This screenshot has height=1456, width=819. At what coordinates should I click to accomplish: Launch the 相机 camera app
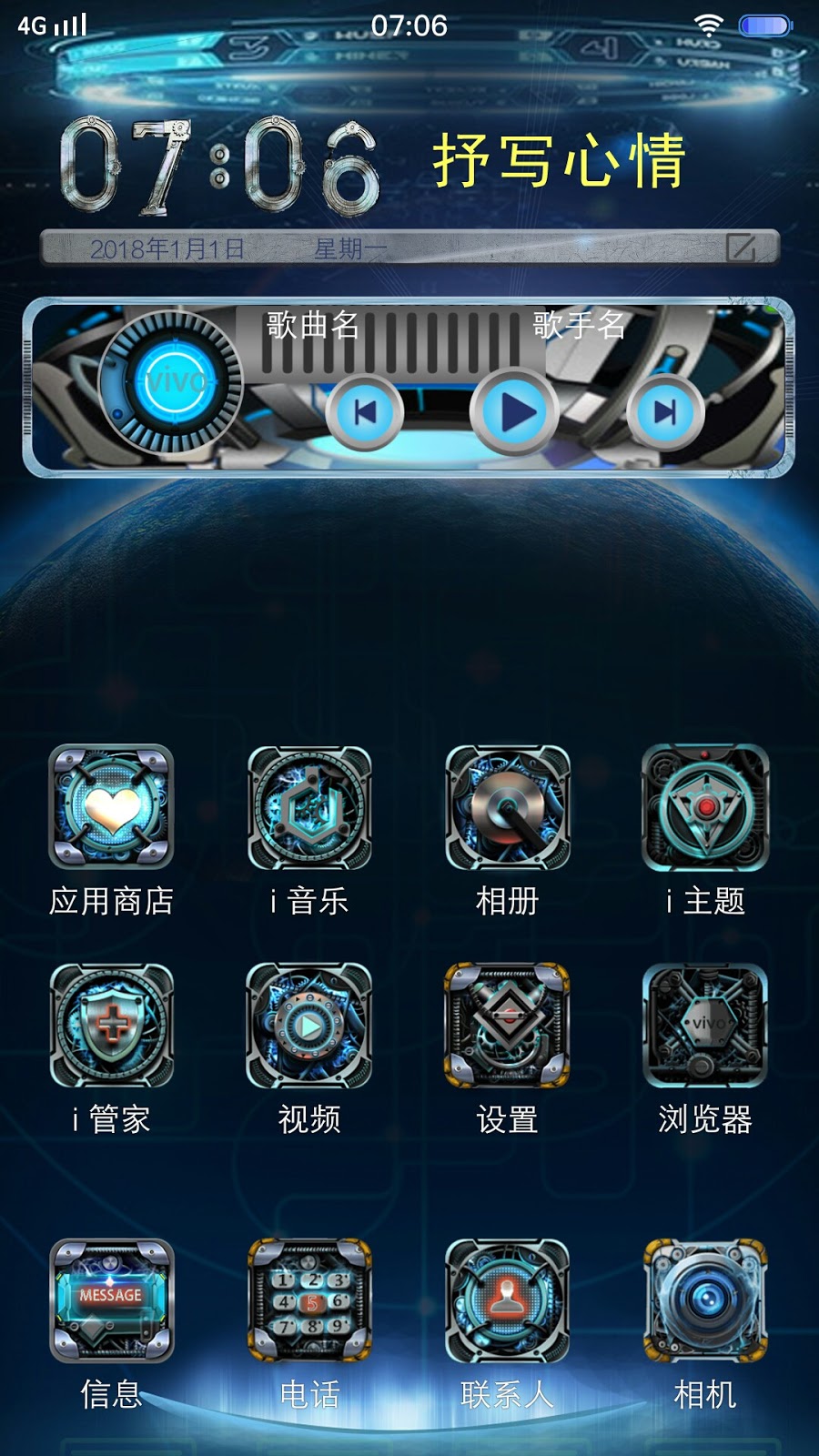(705, 1300)
